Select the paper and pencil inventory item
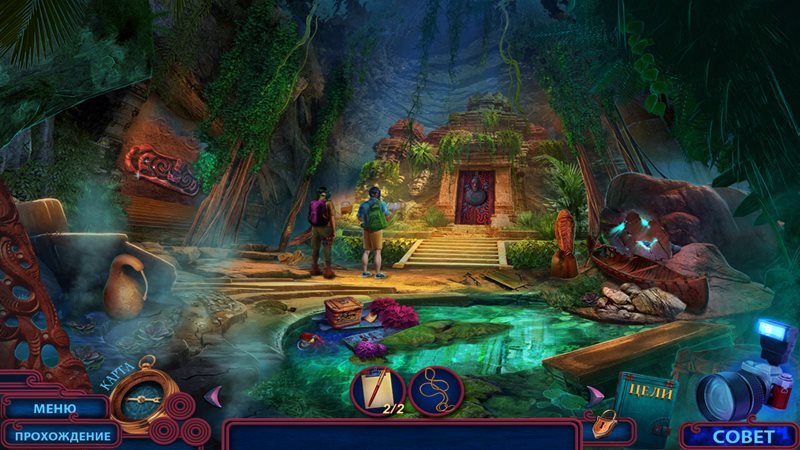This screenshot has width=800, height=450. tap(378, 390)
